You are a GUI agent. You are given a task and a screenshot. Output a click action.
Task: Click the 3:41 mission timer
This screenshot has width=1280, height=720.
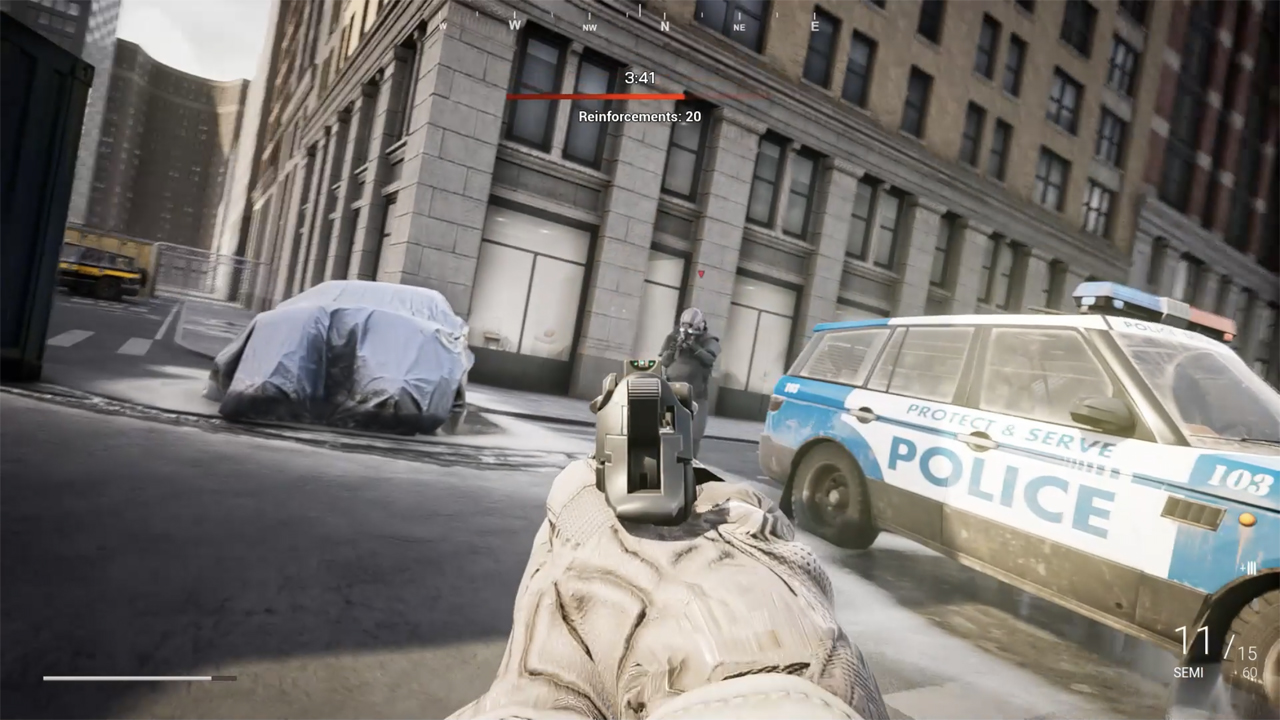tap(638, 77)
